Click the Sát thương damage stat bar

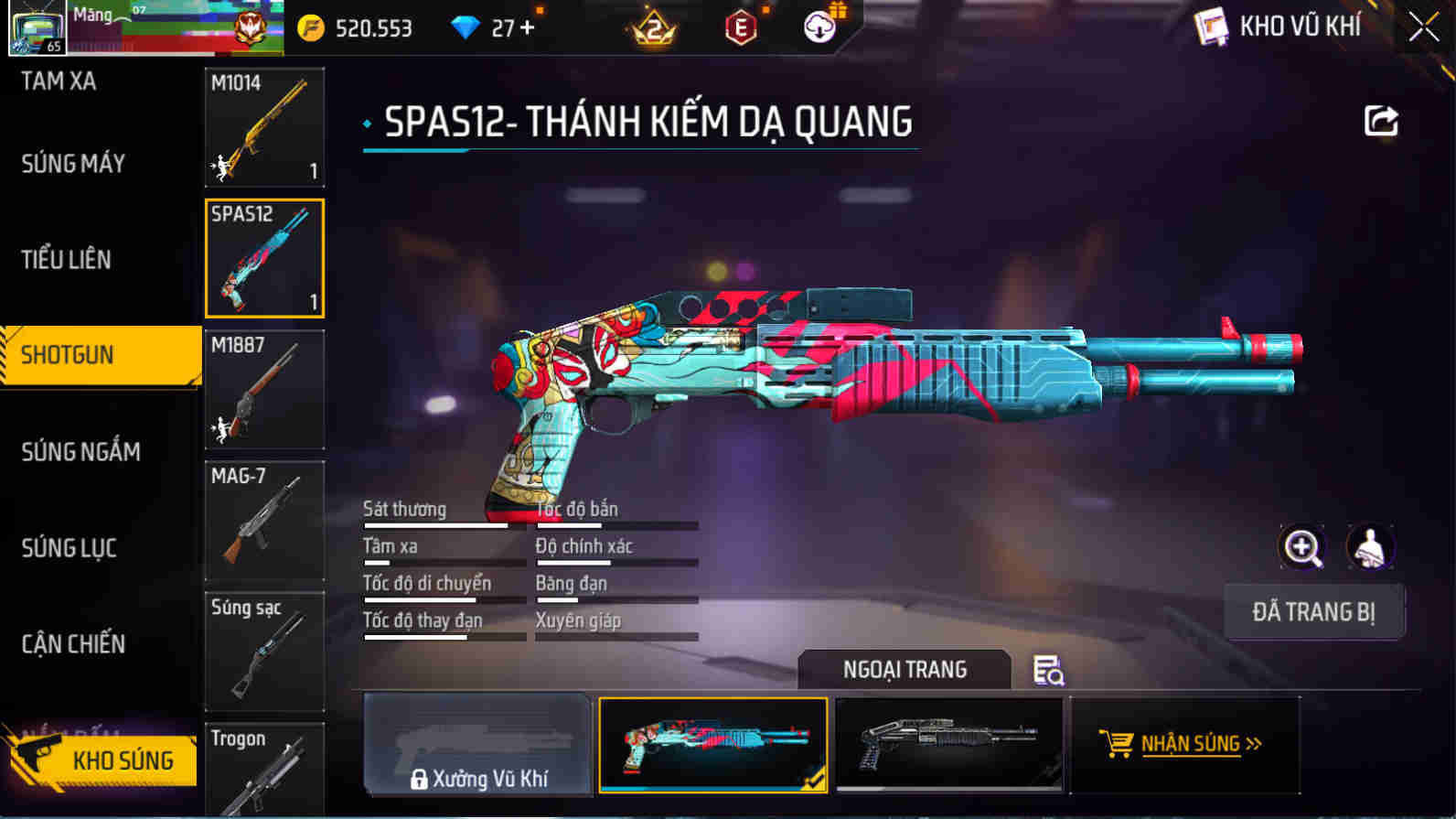[437, 524]
